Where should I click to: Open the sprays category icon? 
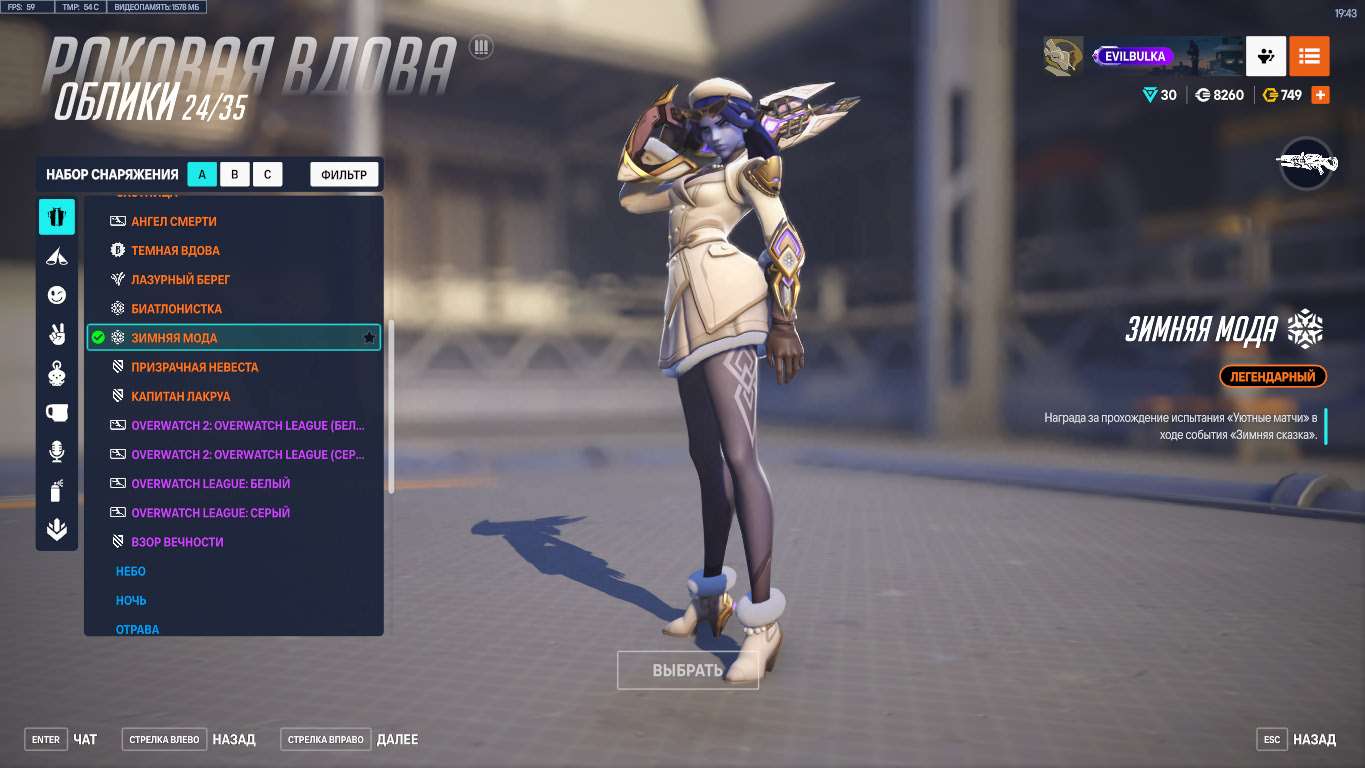(x=57, y=490)
